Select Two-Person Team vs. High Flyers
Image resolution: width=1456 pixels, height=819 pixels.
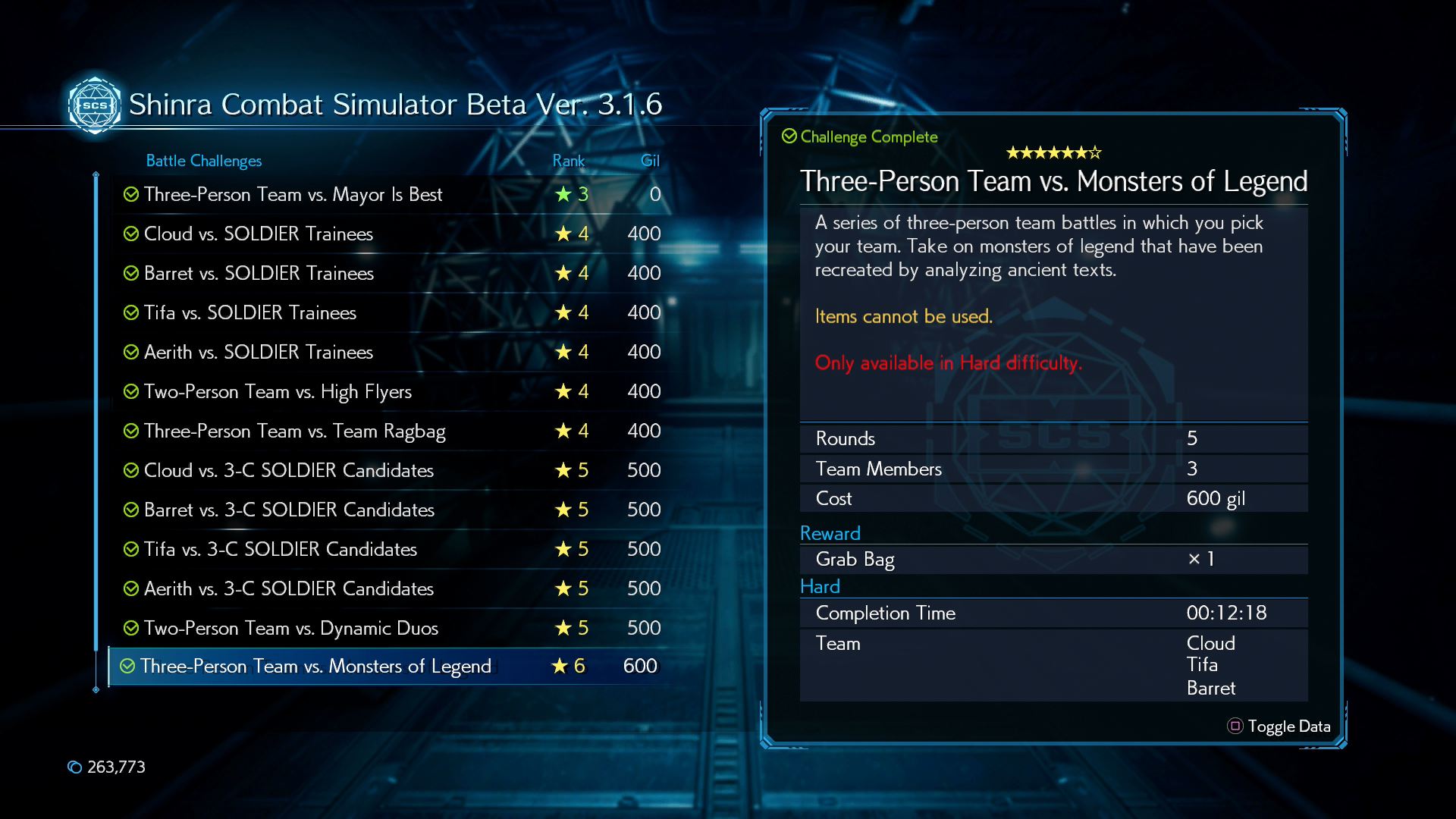coord(278,392)
